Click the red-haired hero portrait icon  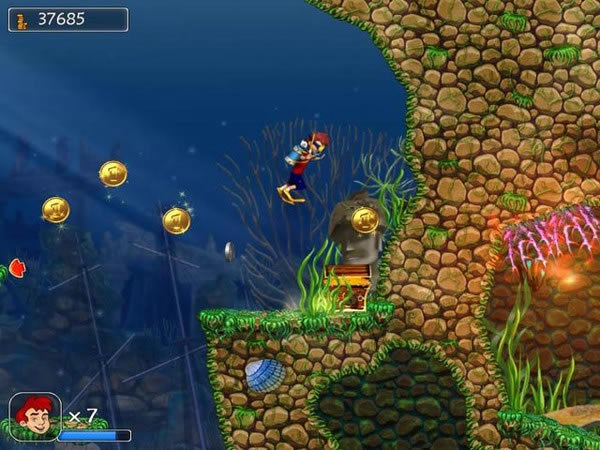coord(33,415)
